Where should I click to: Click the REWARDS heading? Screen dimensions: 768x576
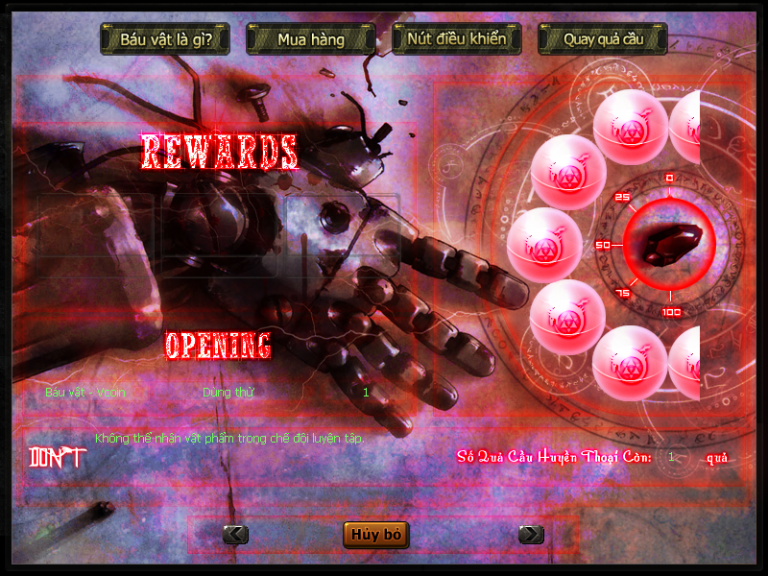click(219, 151)
